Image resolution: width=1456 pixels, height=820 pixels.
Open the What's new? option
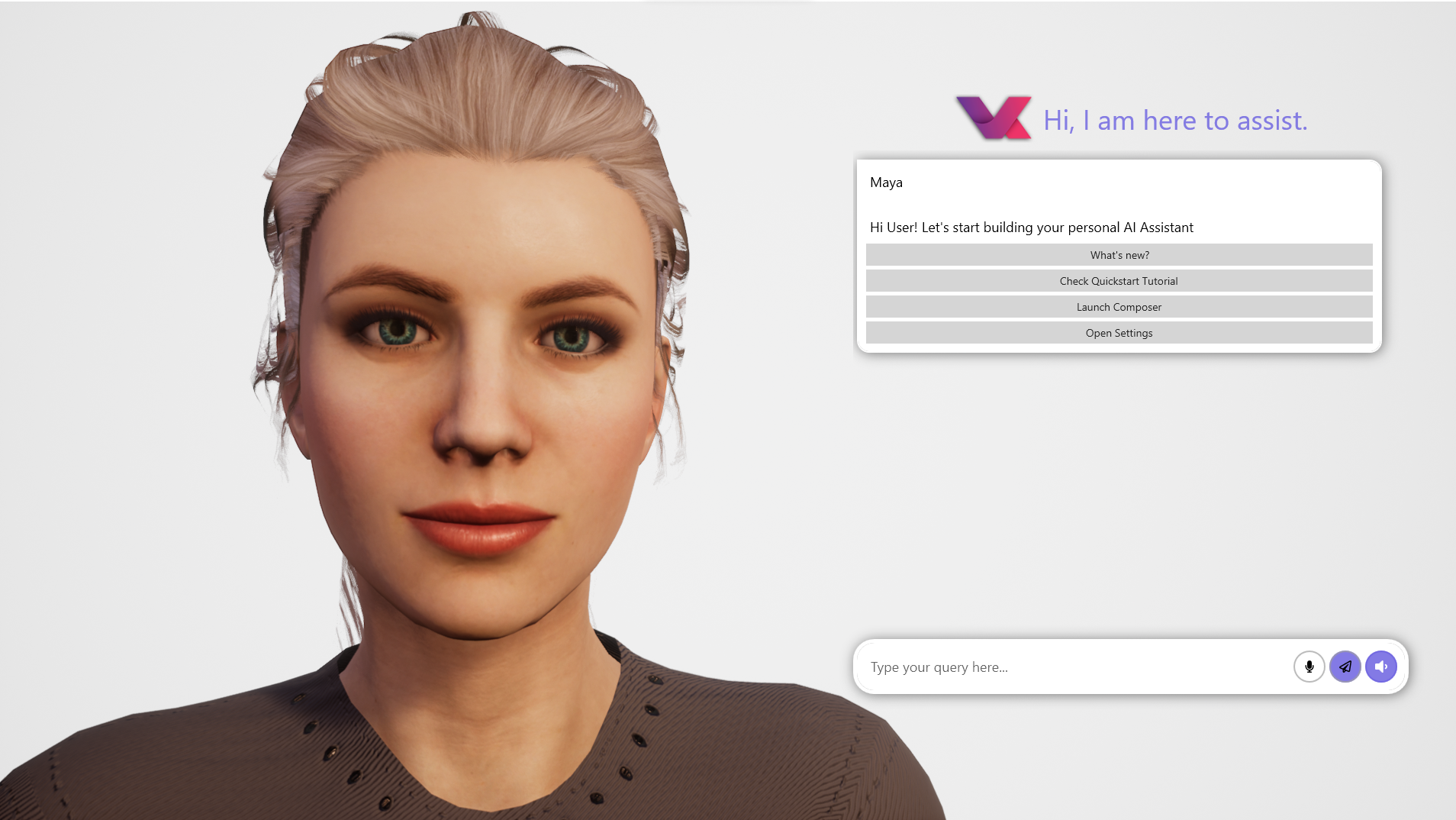click(x=1119, y=254)
